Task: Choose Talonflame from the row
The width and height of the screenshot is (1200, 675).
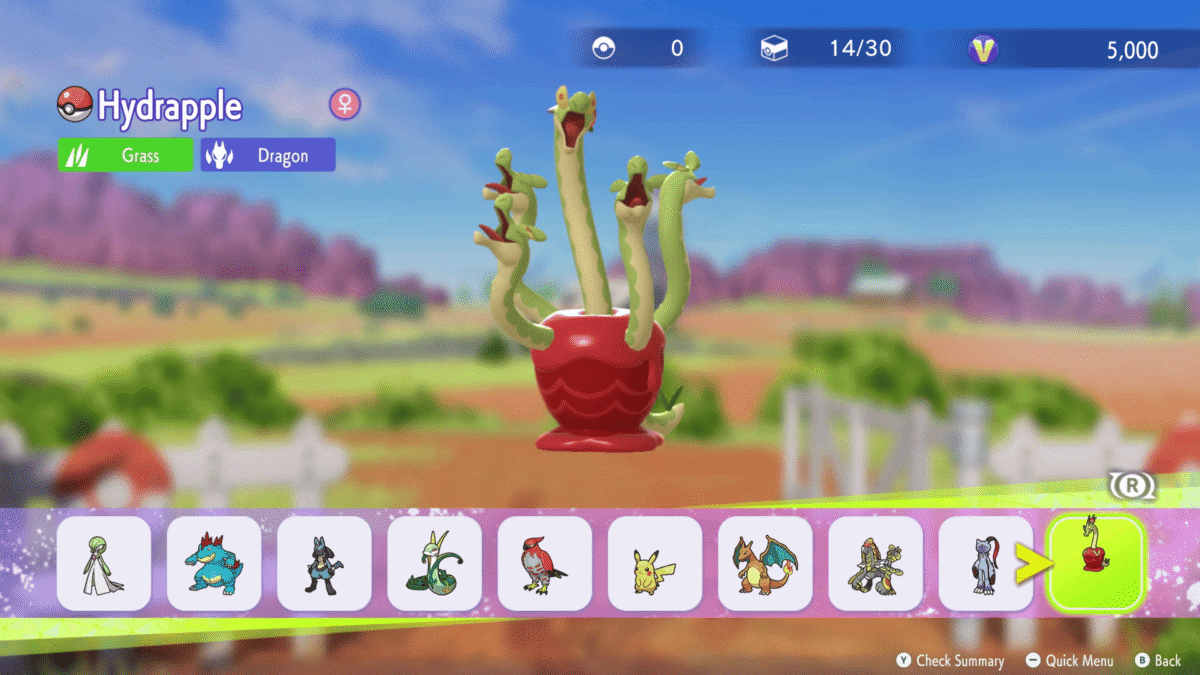Action: (545, 564)
